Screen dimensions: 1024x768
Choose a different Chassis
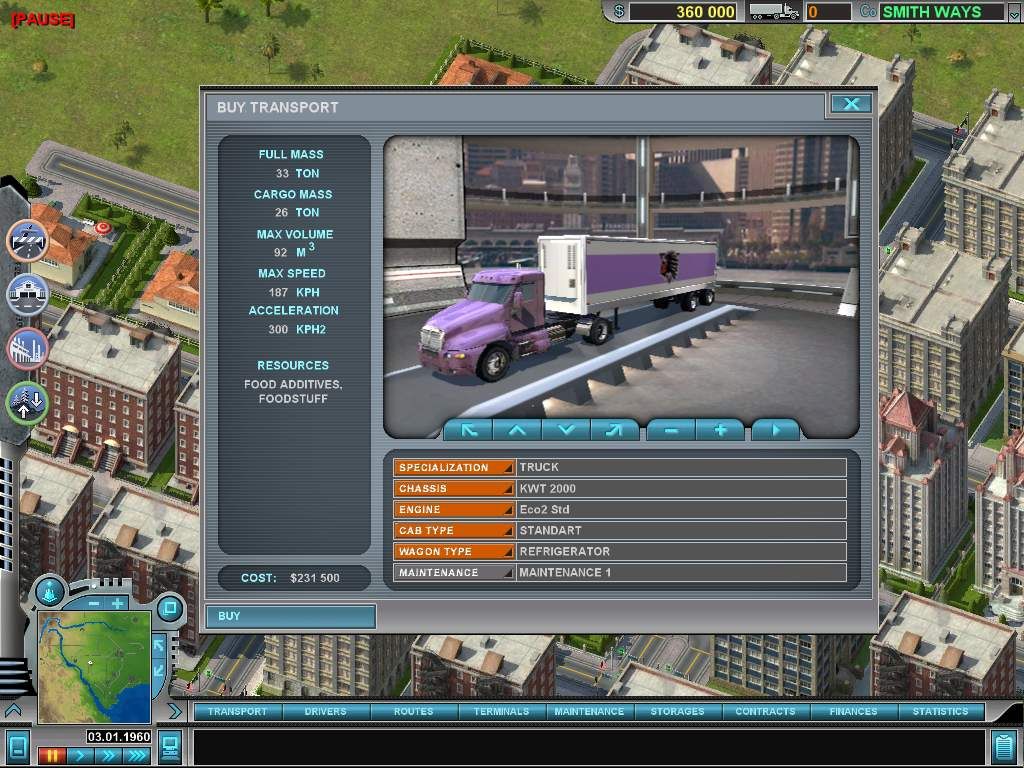[x=455, y=489]
